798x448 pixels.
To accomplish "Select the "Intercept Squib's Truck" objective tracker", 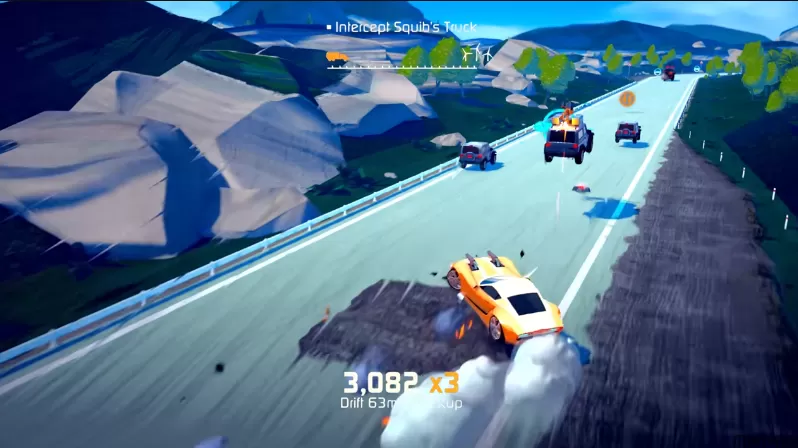I will click(x=405, y=27).
